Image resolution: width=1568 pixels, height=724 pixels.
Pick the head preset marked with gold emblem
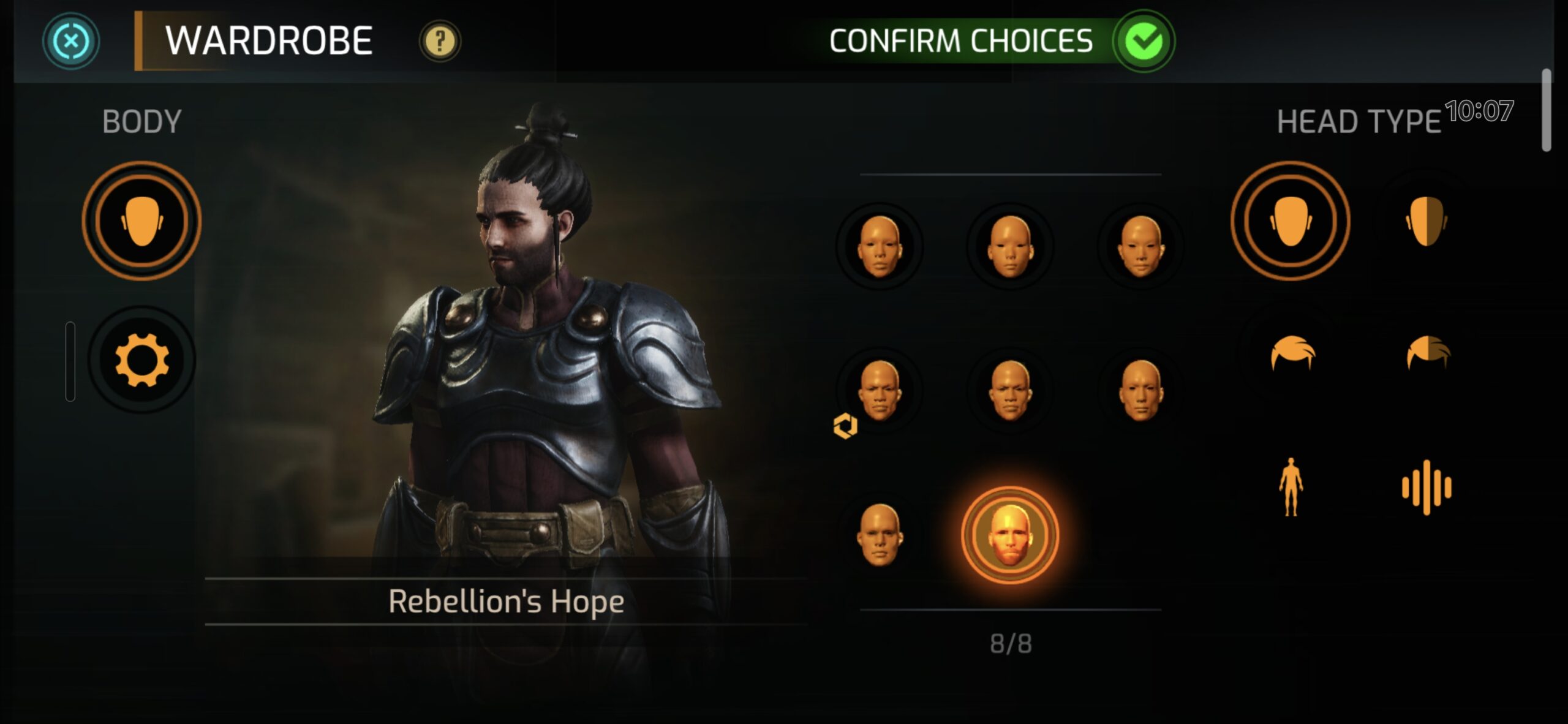point(880,391)
